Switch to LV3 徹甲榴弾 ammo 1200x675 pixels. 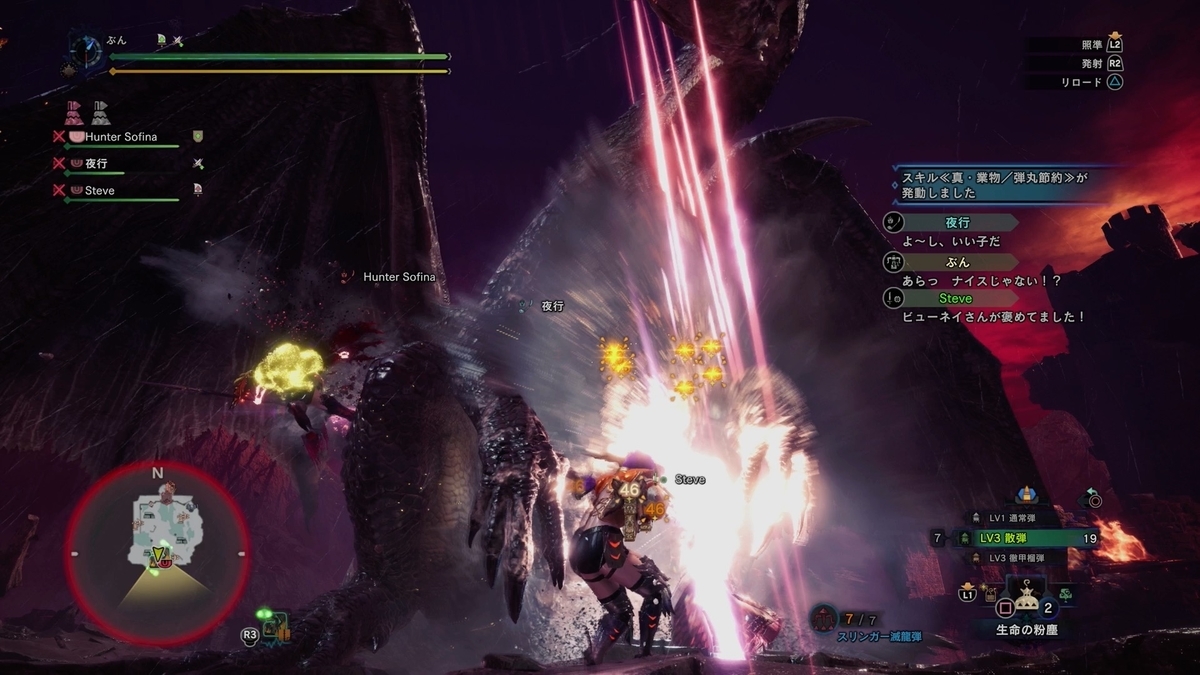(x=1018, y=557)
